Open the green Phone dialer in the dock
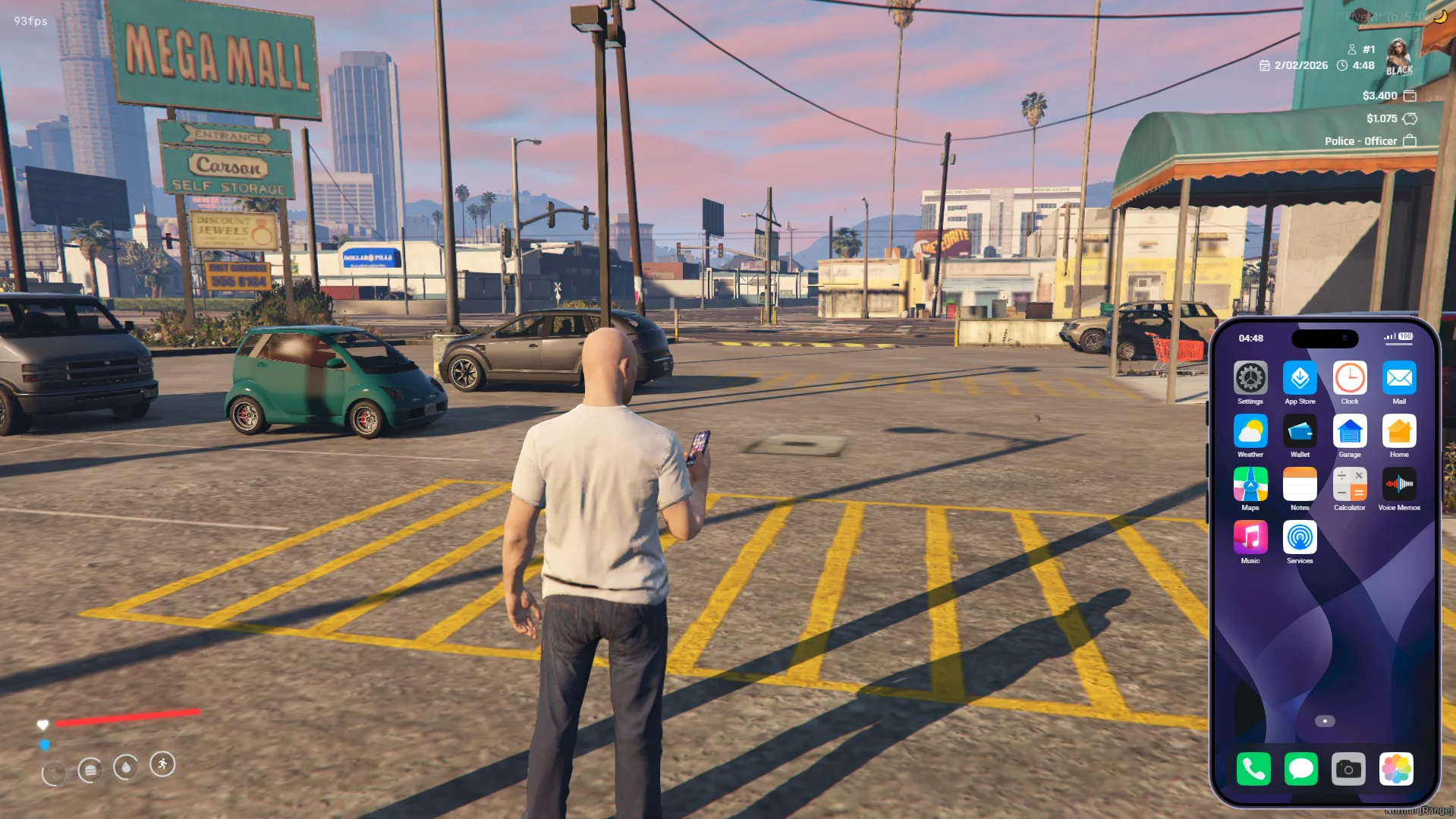The width and height of the screenshot is (1456, 819). point(1253,769)
